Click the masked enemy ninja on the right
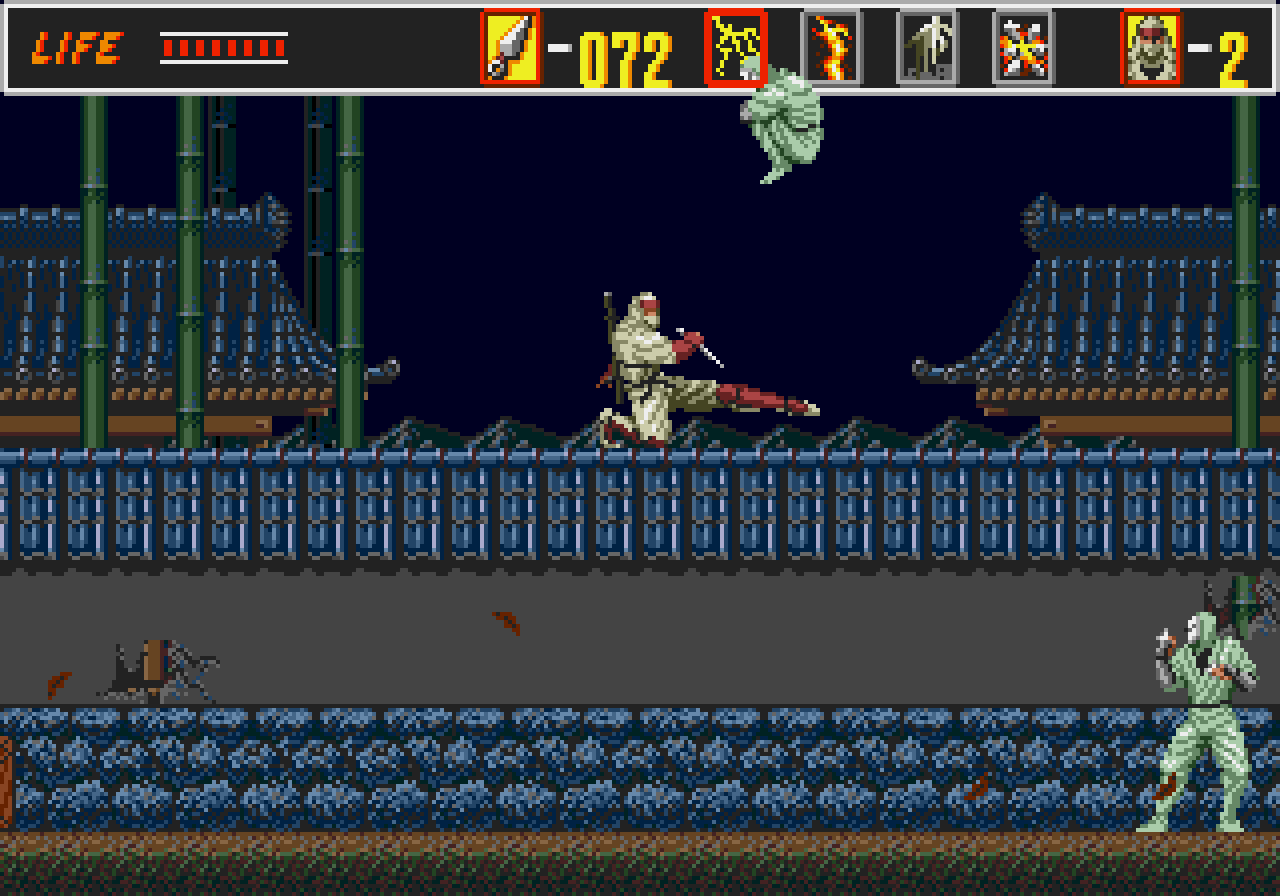The width and height of the screenshot is (1280, 896). (x=1205, y=710)
